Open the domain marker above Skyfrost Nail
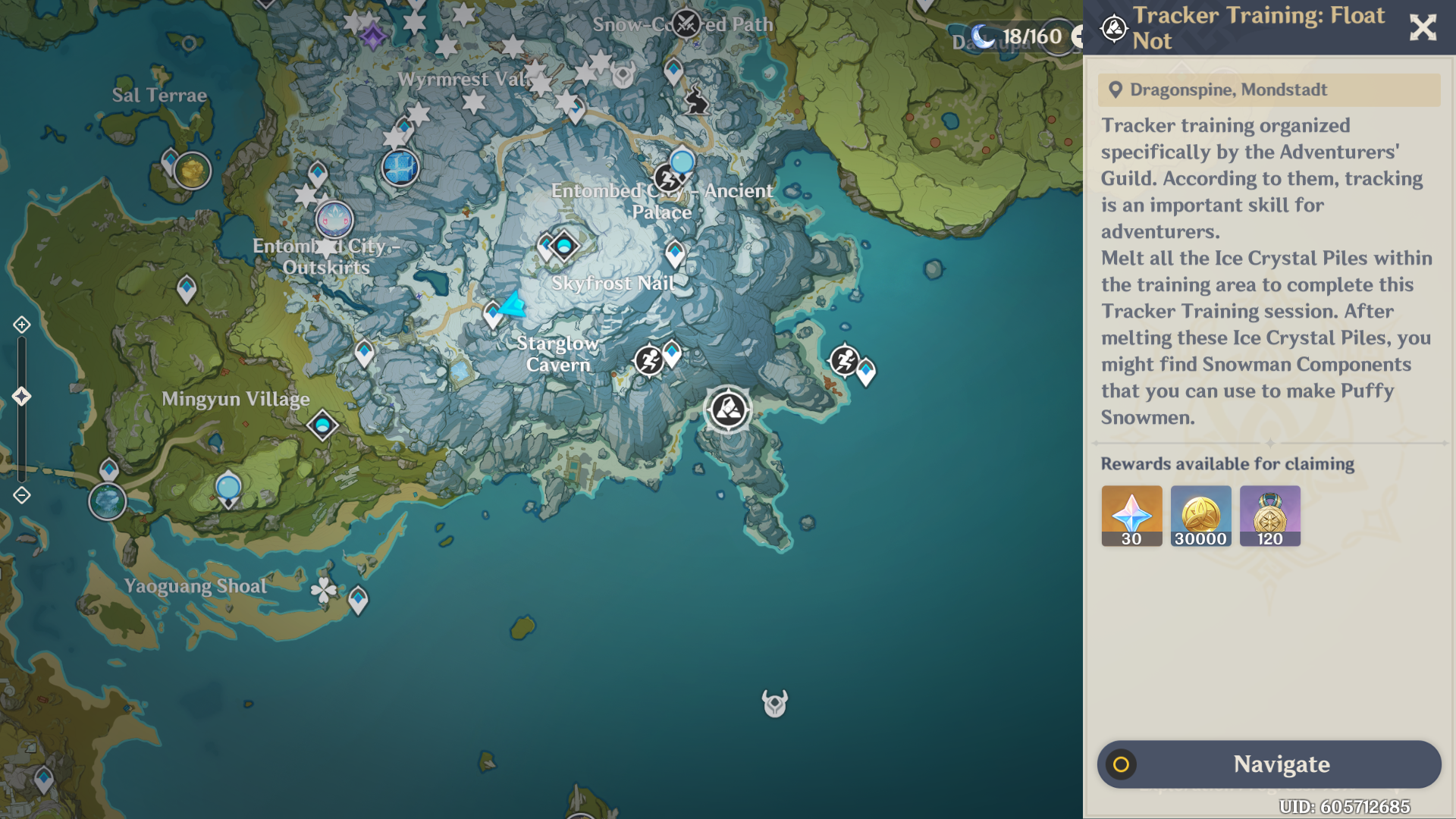 564,245
